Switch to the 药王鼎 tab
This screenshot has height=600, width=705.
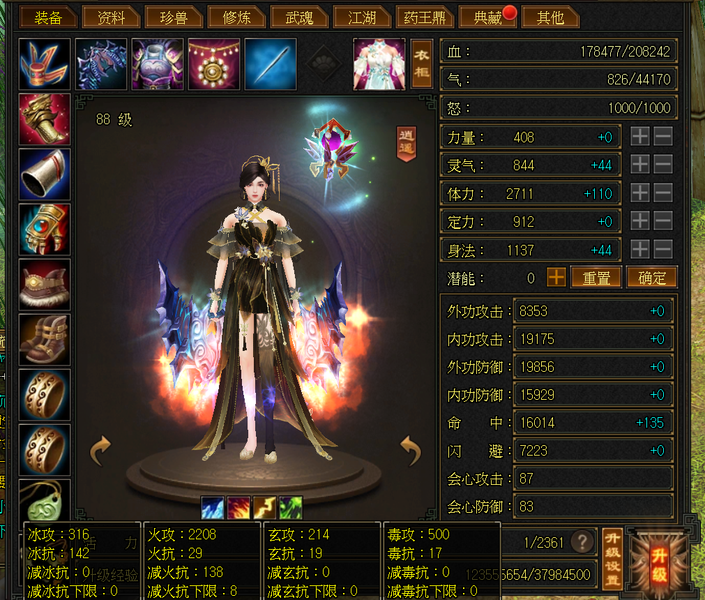point(423,17)
